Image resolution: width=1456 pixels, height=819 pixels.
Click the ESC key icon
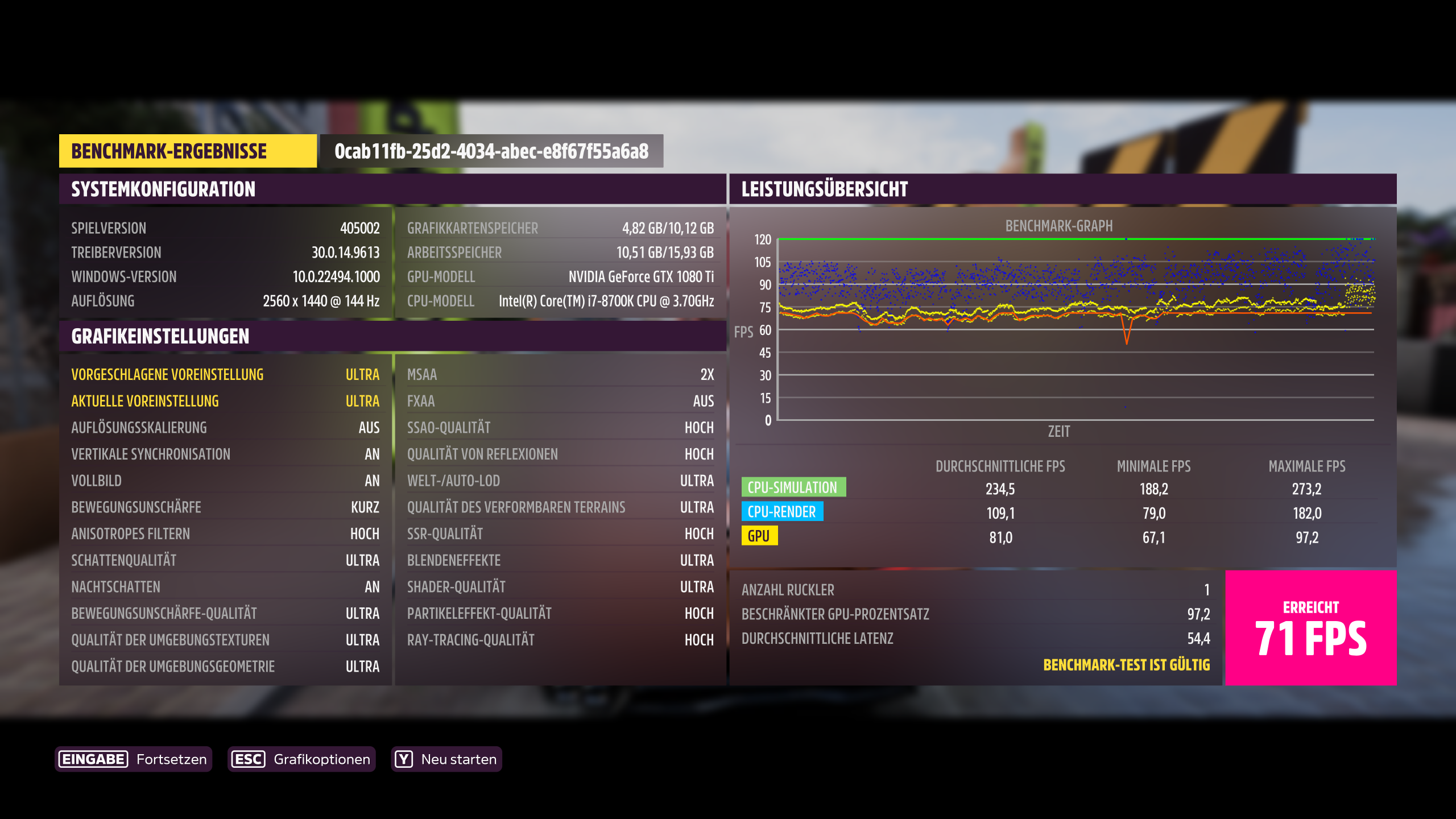247,759
